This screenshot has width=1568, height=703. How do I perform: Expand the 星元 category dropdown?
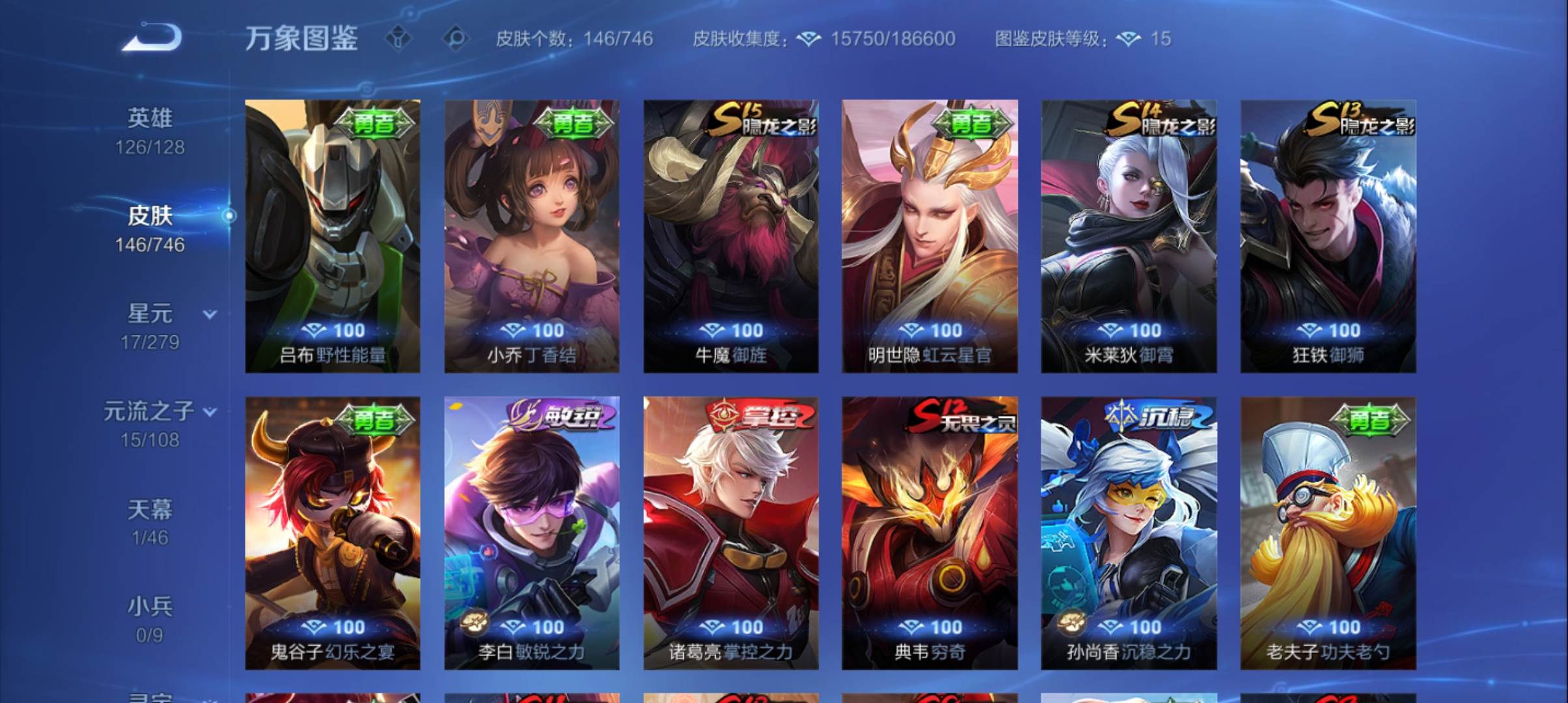208,312
